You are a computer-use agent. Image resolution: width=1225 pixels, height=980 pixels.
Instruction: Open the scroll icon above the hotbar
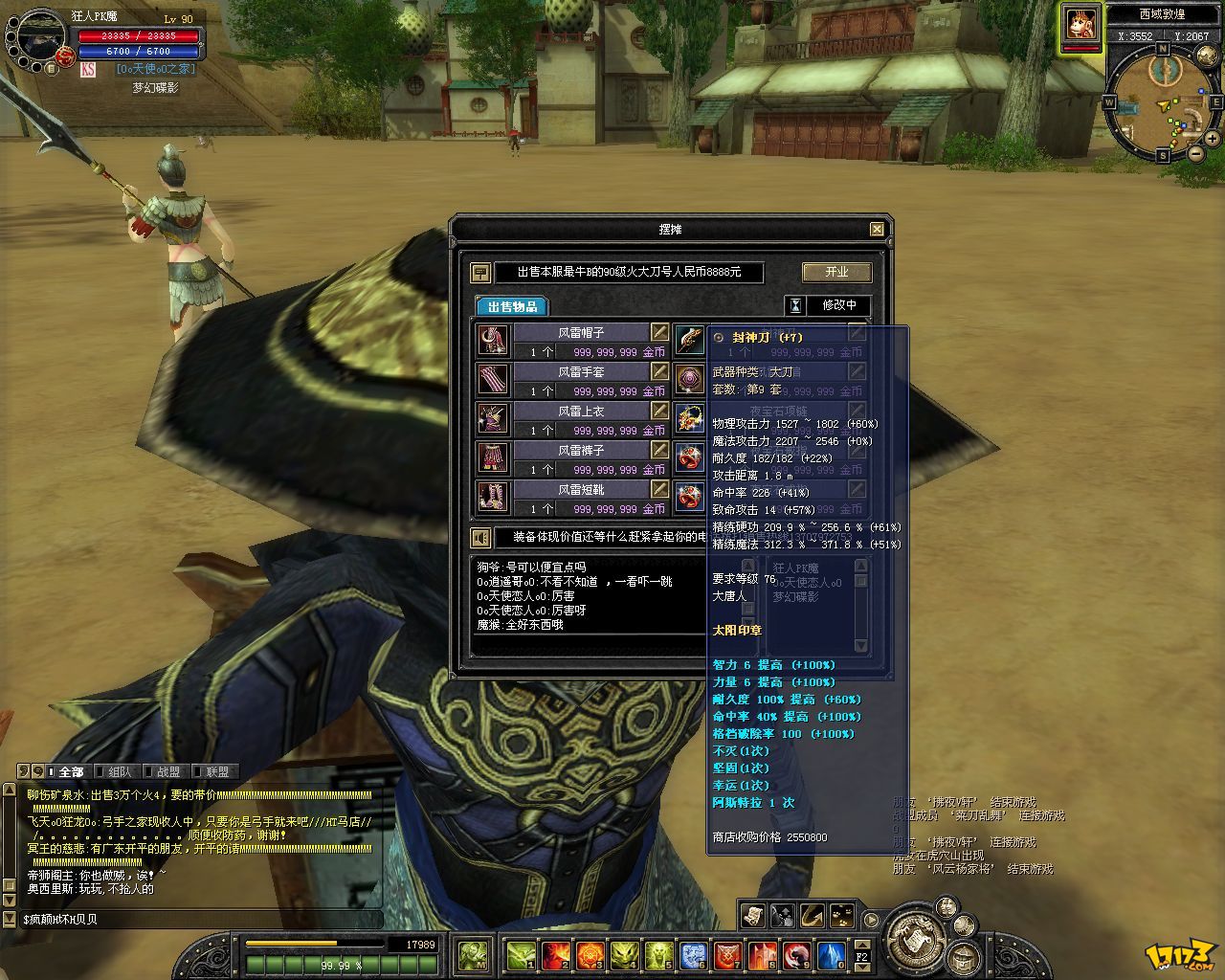753,916
